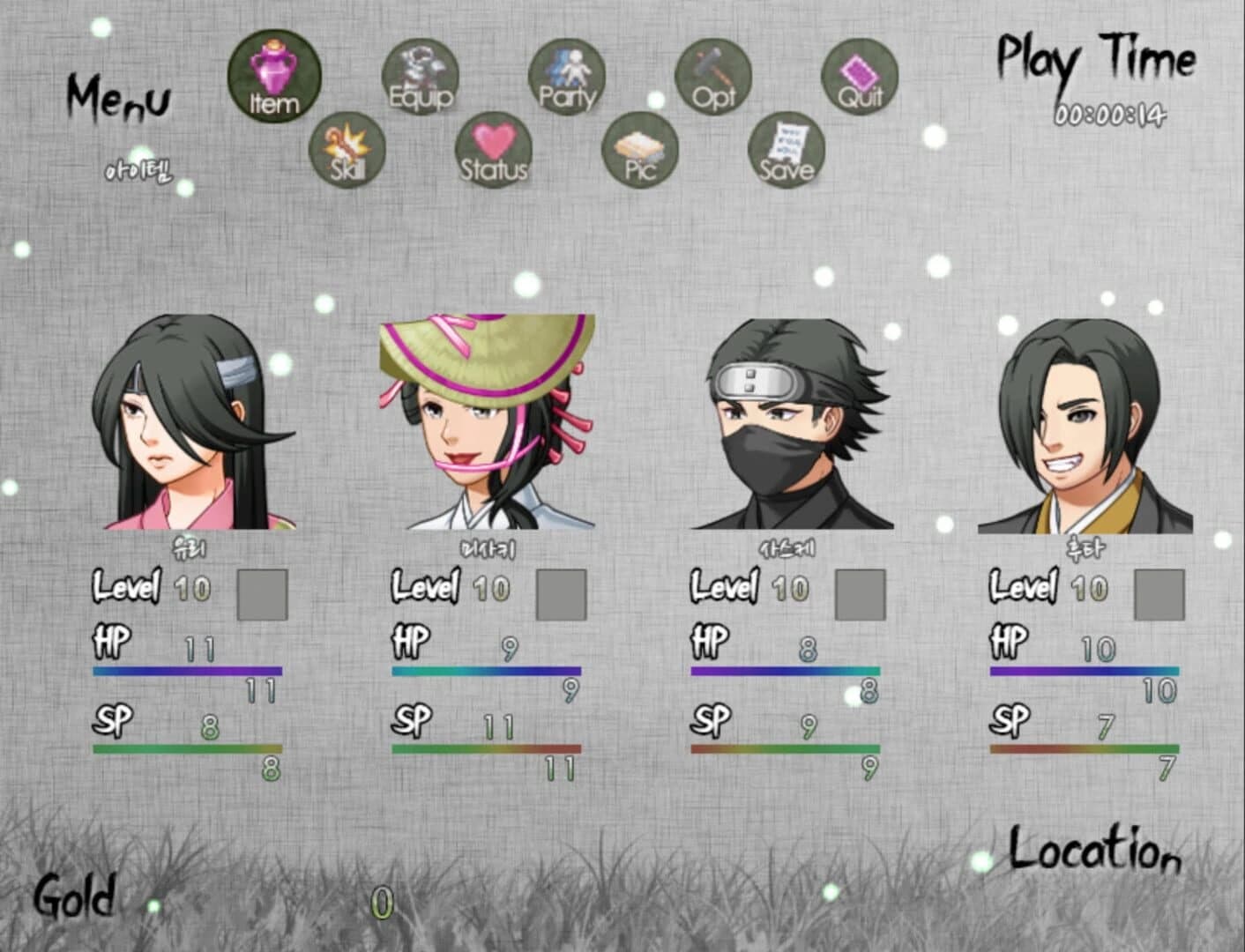Select the Quit icon
Viewport: 1245px width, 952px height.
click(x=861, y=78)
